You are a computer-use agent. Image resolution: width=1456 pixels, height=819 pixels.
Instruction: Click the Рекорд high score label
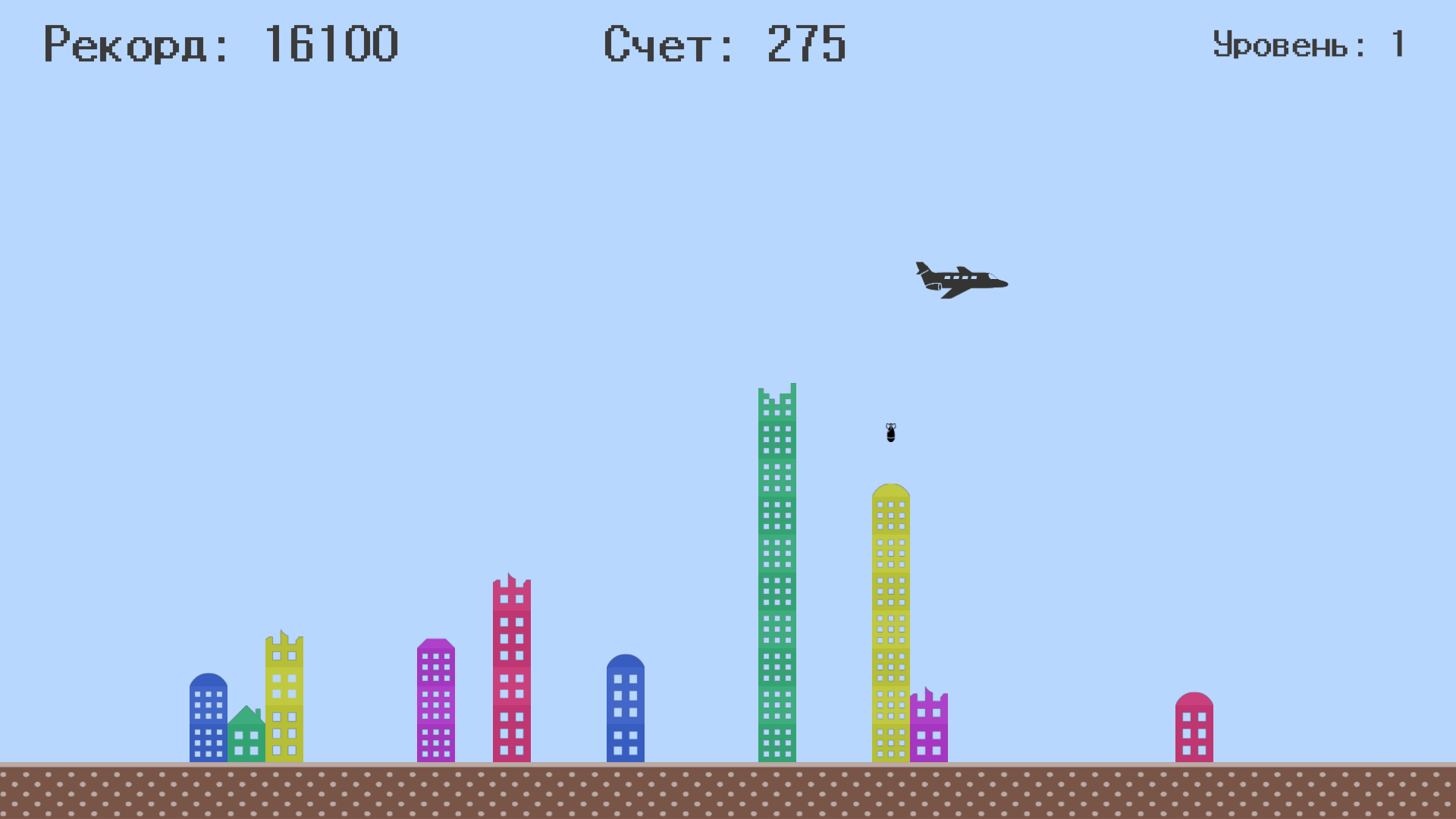pyautogui.click(x=125, y=44)
